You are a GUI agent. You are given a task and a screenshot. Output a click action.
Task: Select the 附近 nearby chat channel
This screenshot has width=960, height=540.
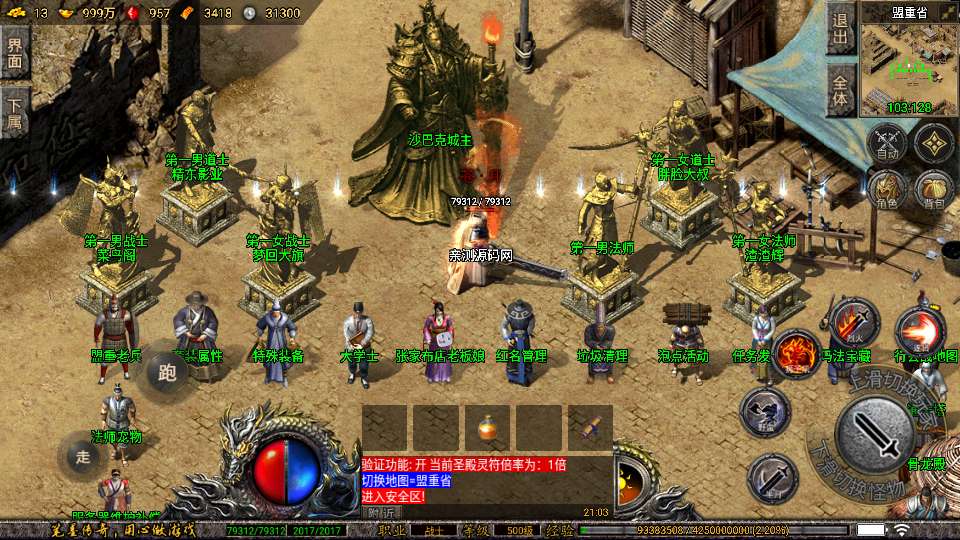[x=381, y=512]
